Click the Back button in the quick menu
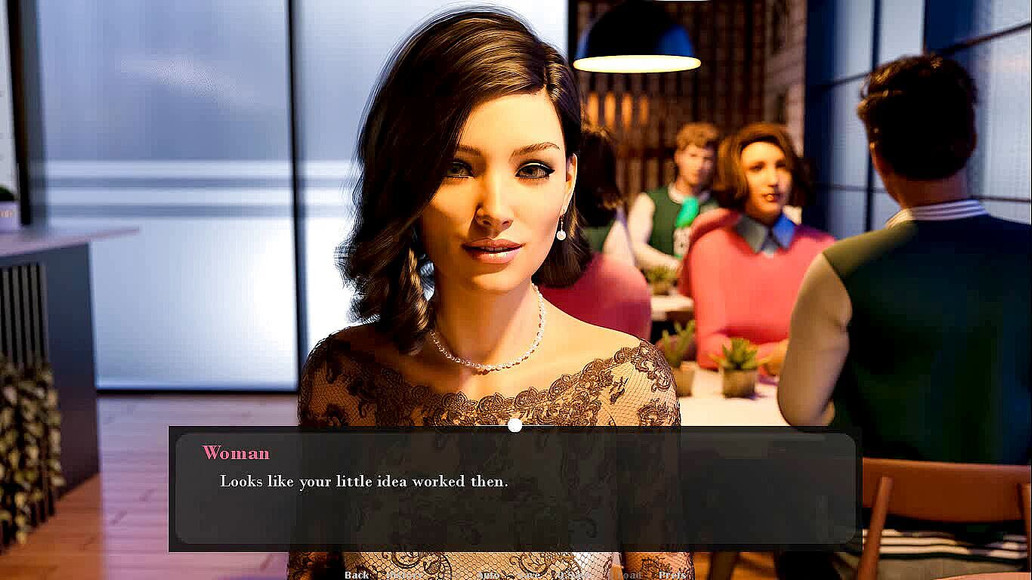This screenshot has width=1032, height=580. click(357, 574)
